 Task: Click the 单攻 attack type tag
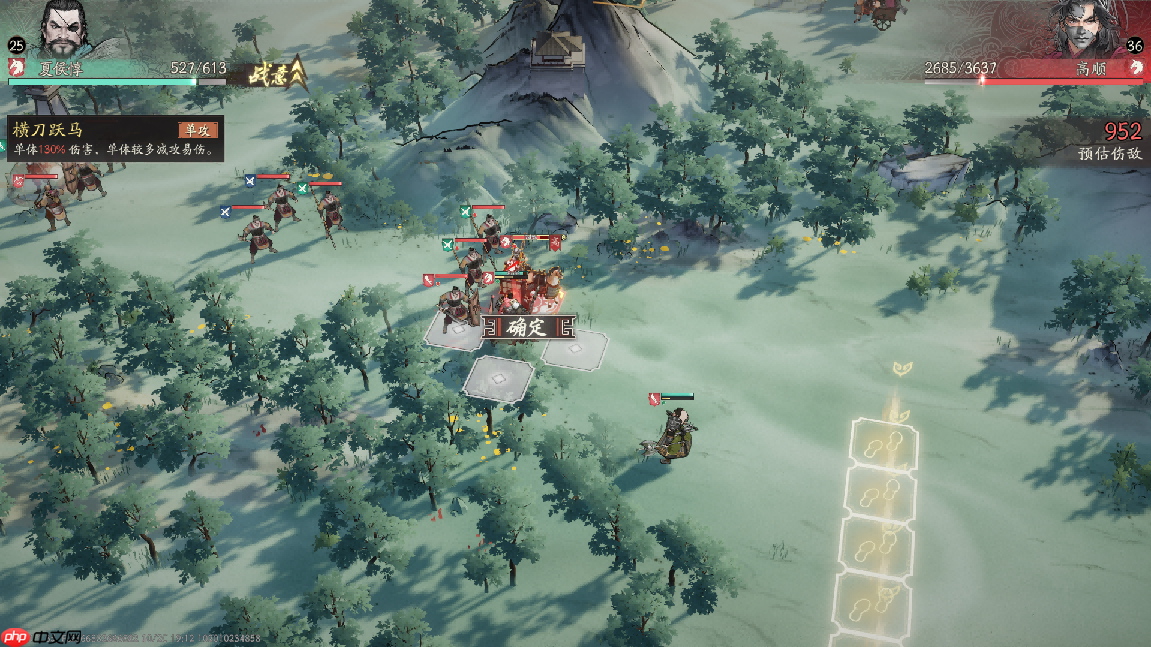tap(197, 130)
